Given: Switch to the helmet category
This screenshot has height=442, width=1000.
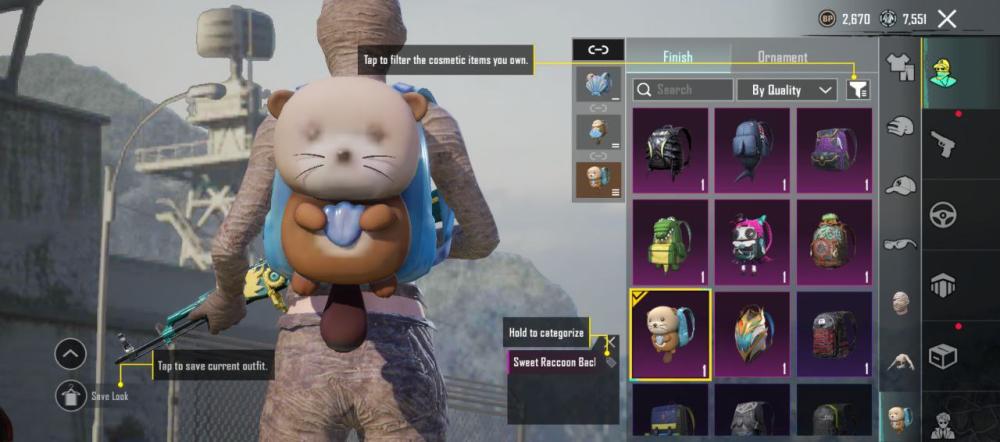Looking at the screenshot, I should coord(901,127).
